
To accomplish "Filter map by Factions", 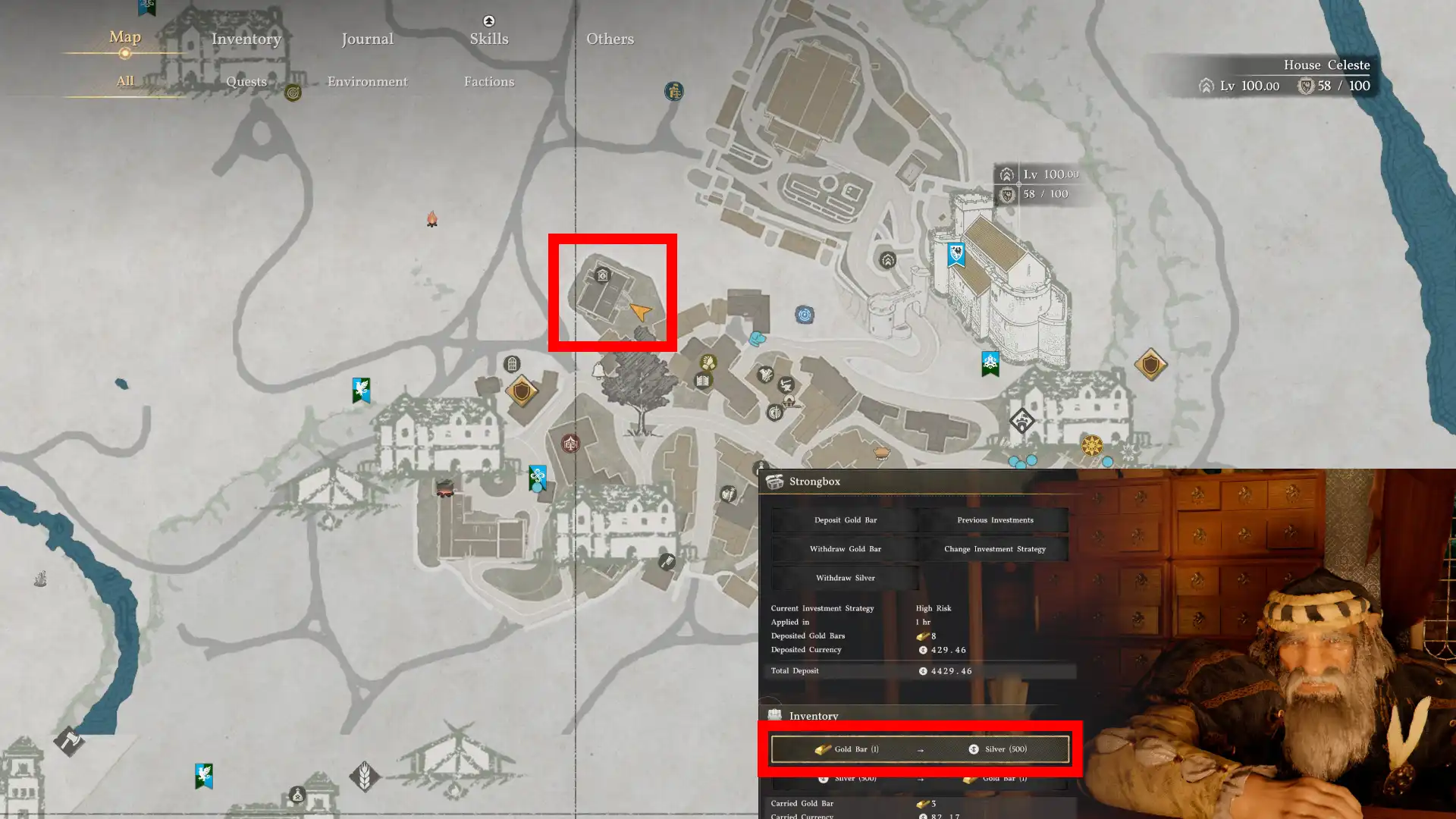I will (x=488, y=81).
